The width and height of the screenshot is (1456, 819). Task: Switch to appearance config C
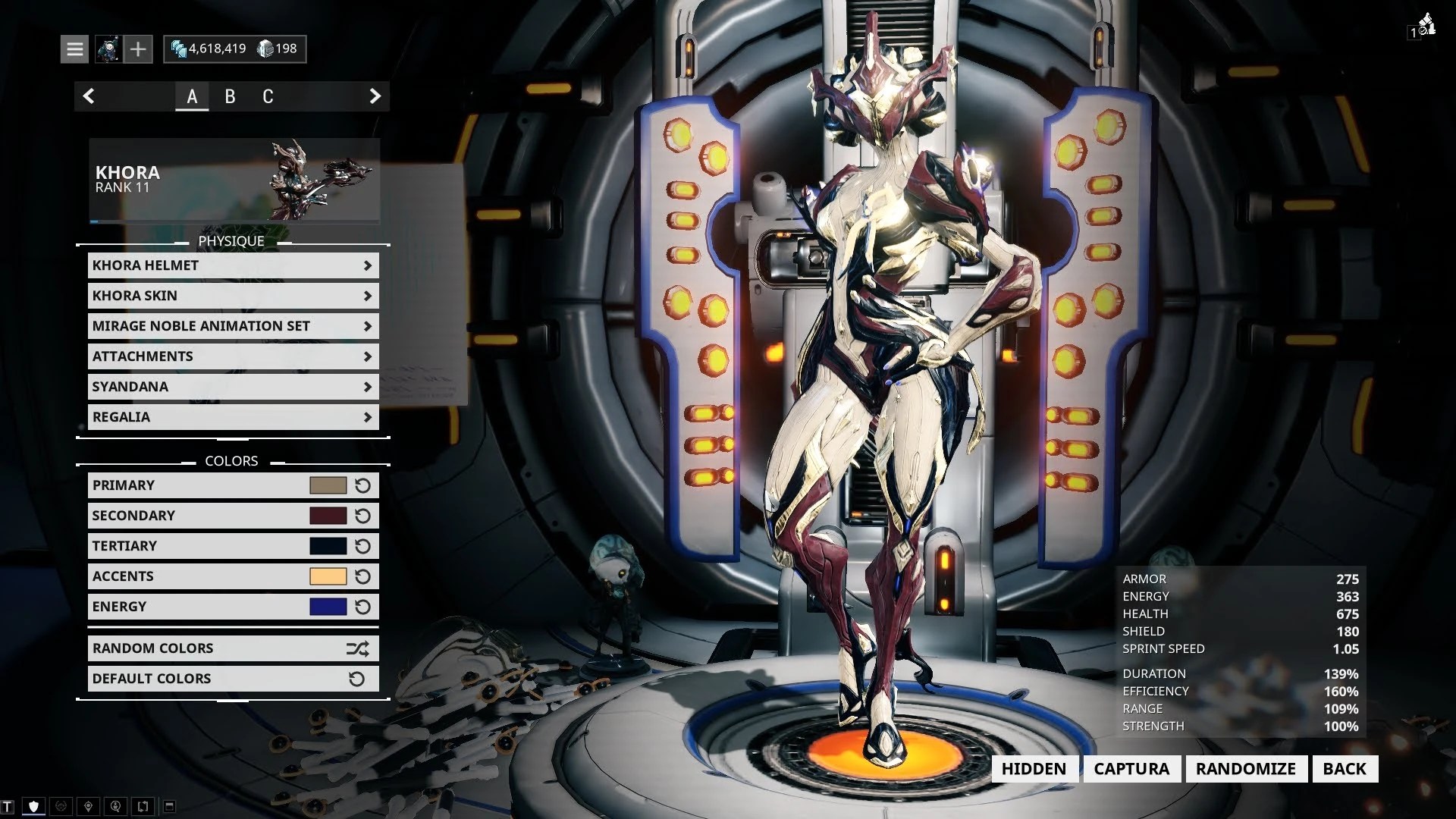tap(268, 96)
